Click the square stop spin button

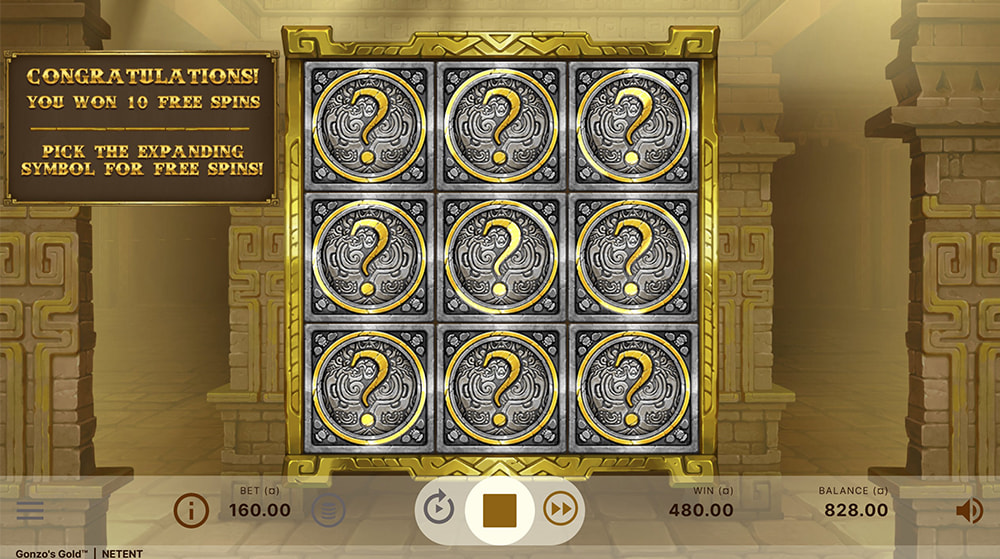click(x=500, y=510)
